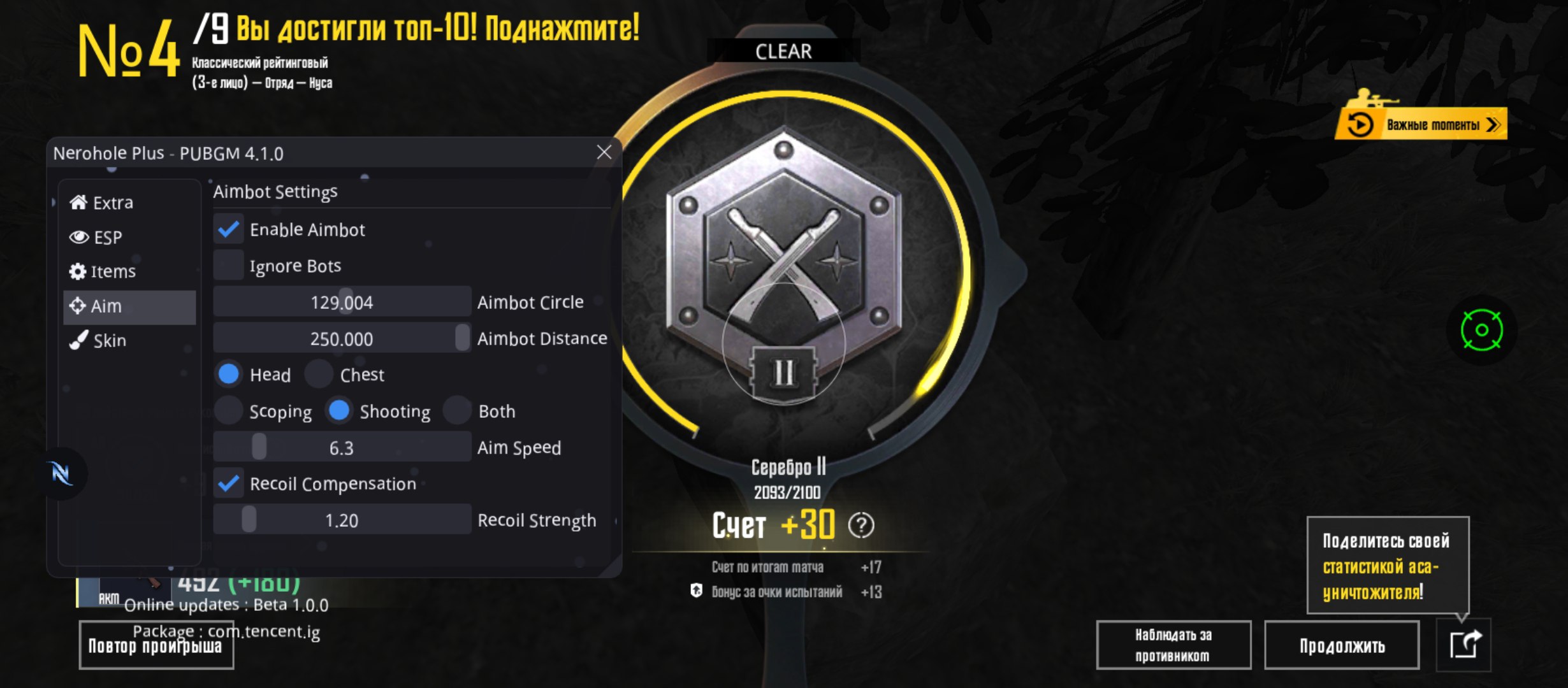Viewport: 1568px width, 688px height.
Task: Click the Продолжить button
Action: click(1342, 645)
